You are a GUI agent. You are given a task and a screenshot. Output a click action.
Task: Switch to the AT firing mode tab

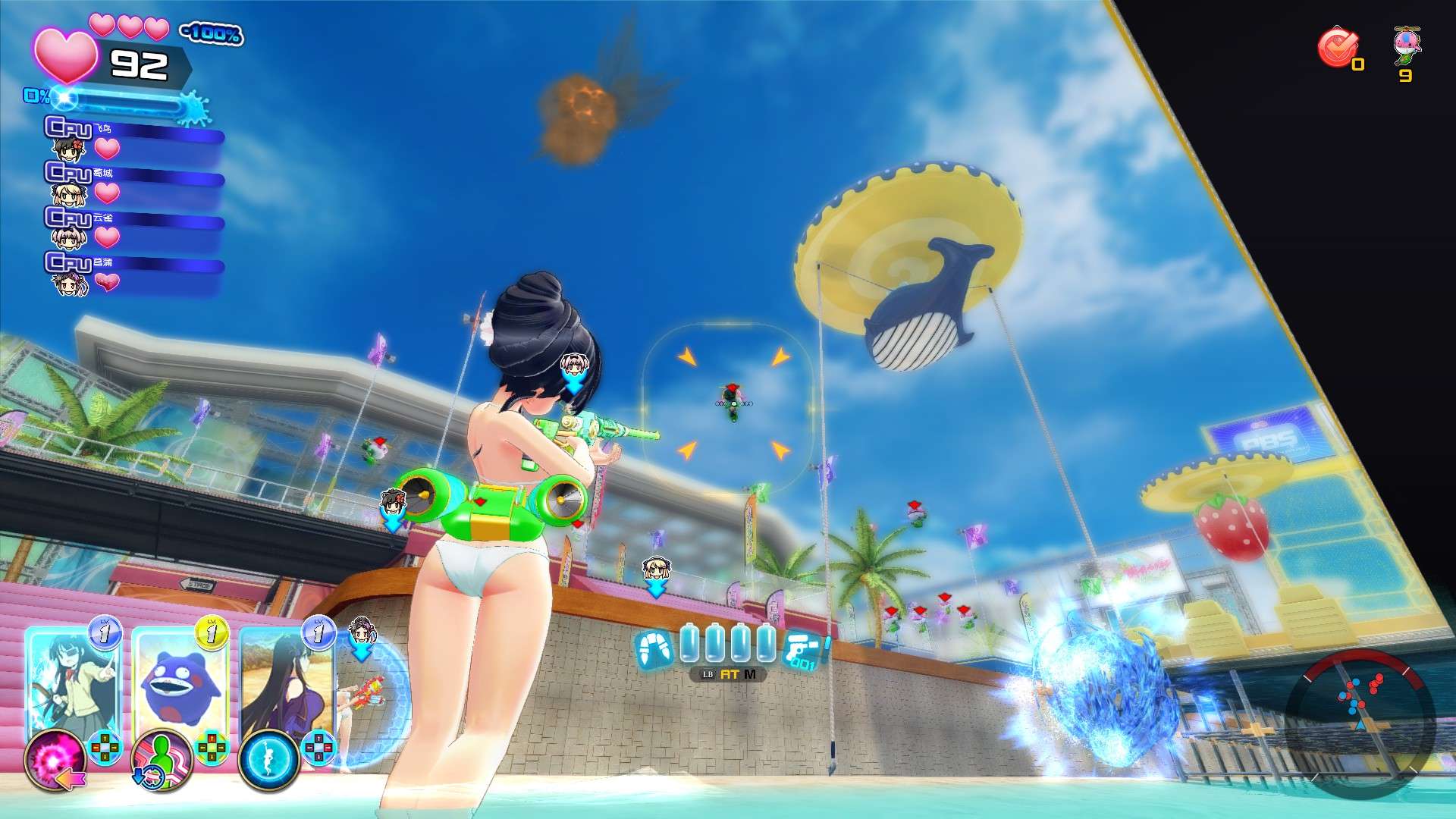730,675
